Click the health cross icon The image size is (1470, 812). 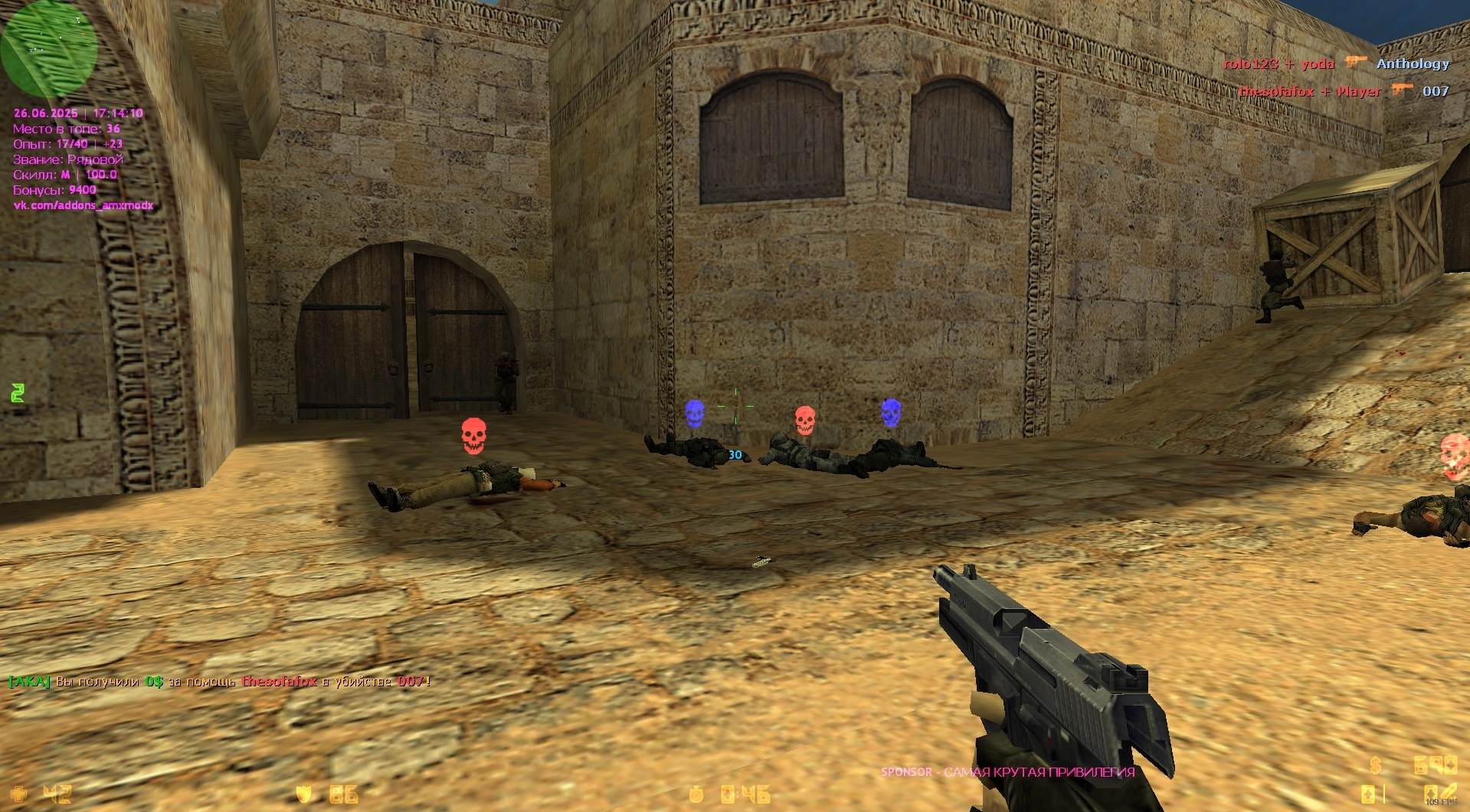click(18, 794)
